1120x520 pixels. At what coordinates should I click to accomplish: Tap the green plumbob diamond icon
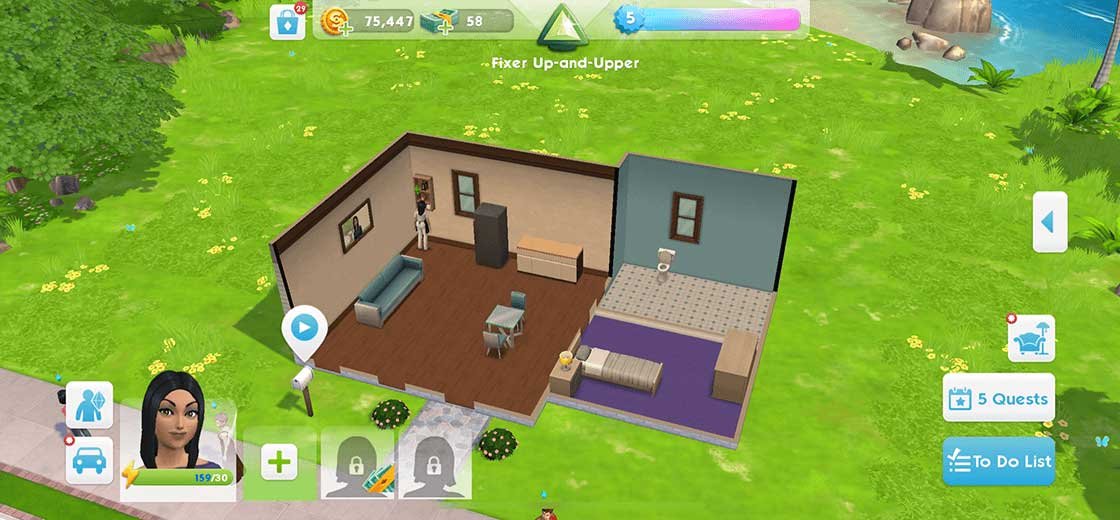[560, 25]
